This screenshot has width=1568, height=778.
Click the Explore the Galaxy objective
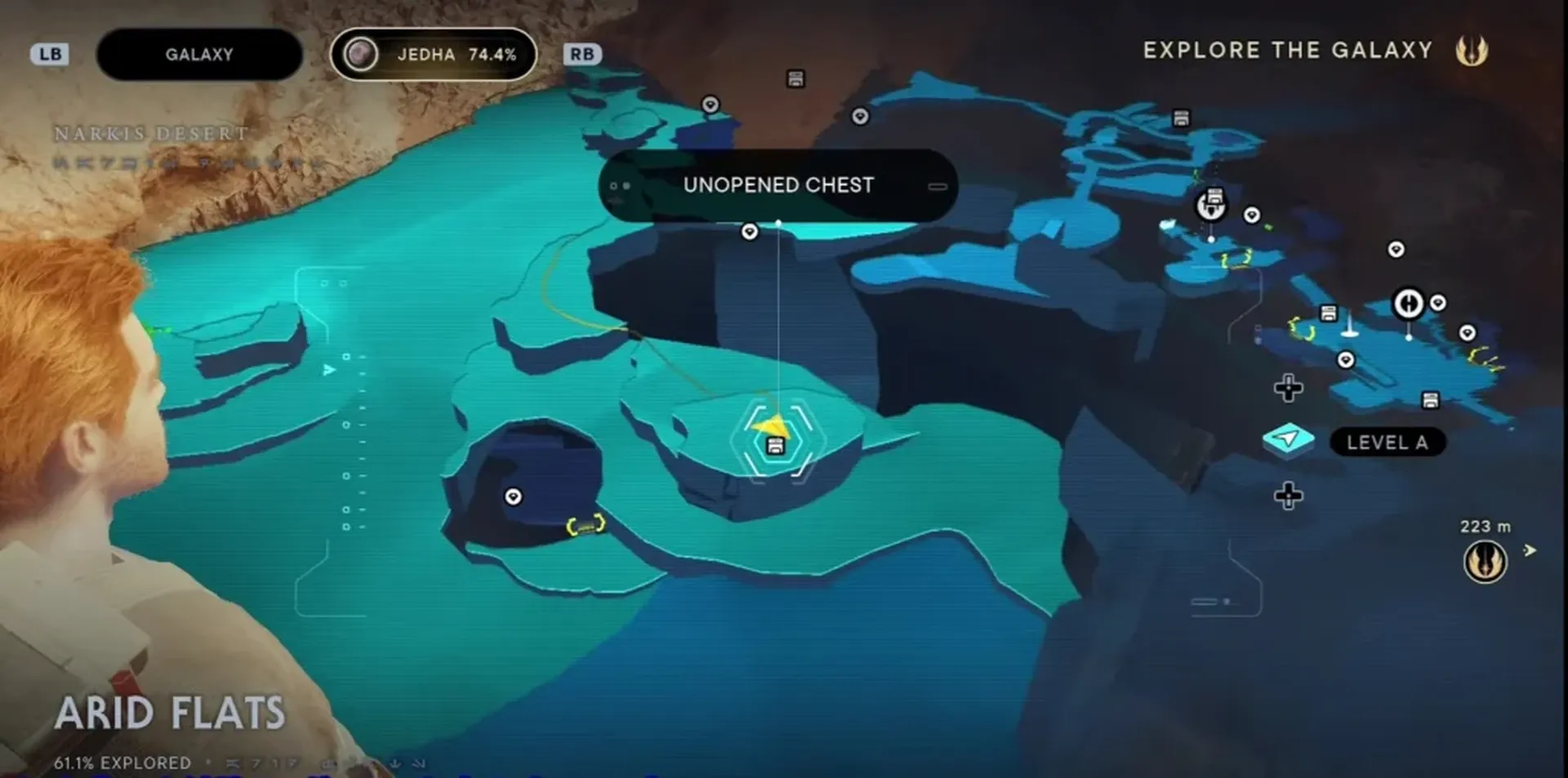(x=1287, y=51)
